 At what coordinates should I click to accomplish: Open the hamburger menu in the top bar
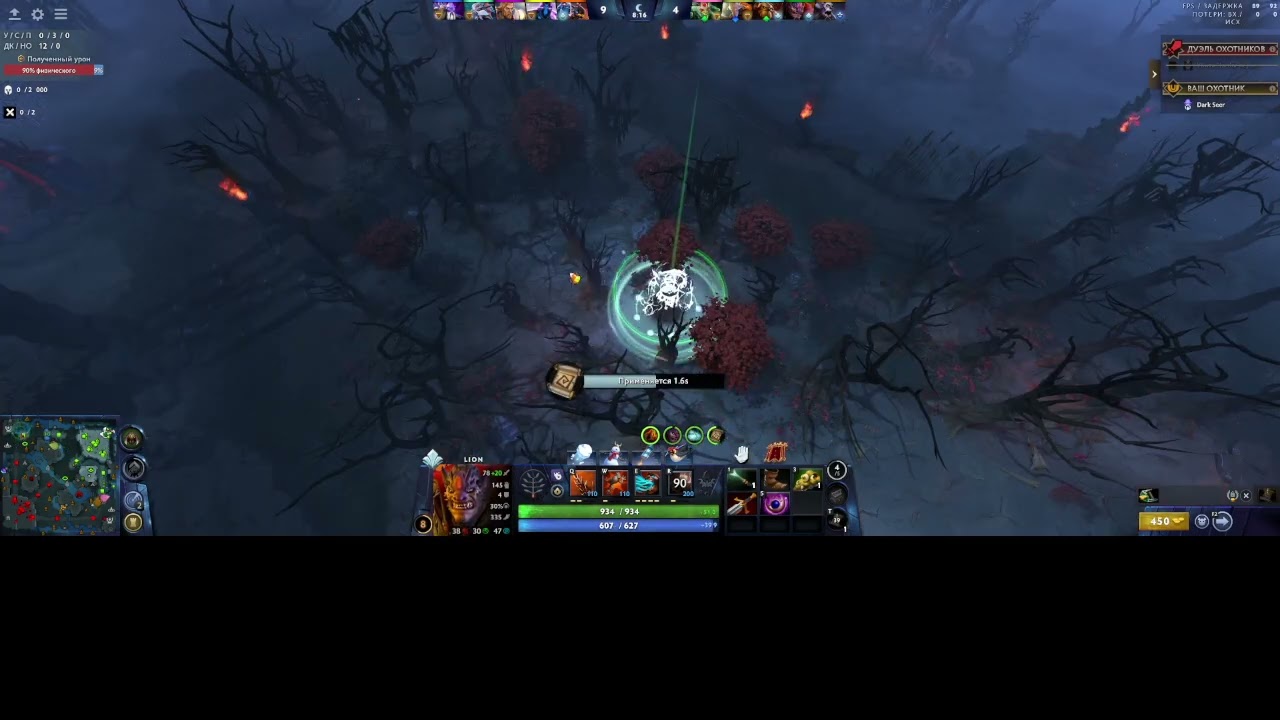click(61, 14)
